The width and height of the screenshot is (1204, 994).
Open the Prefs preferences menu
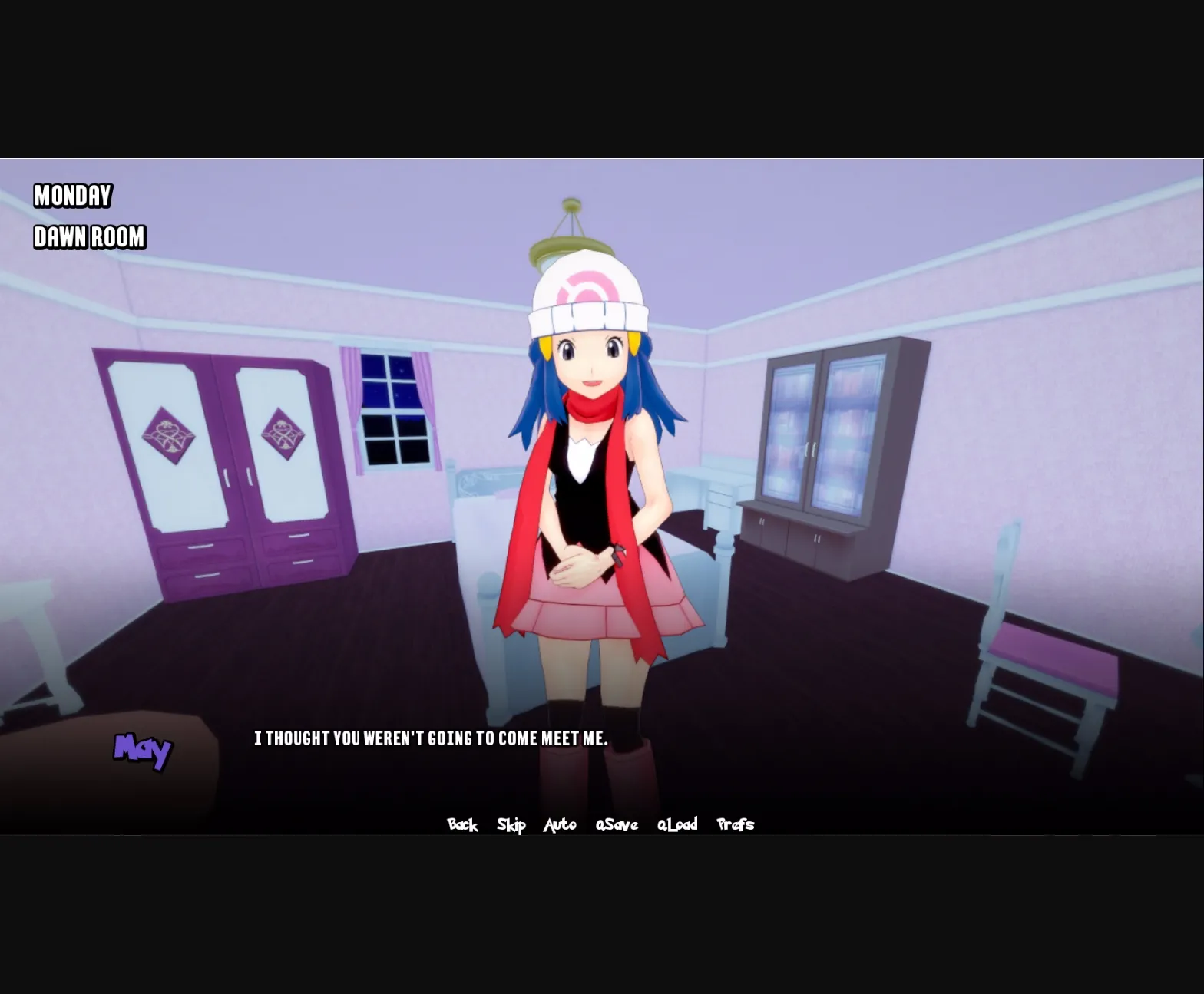point(735,824)
